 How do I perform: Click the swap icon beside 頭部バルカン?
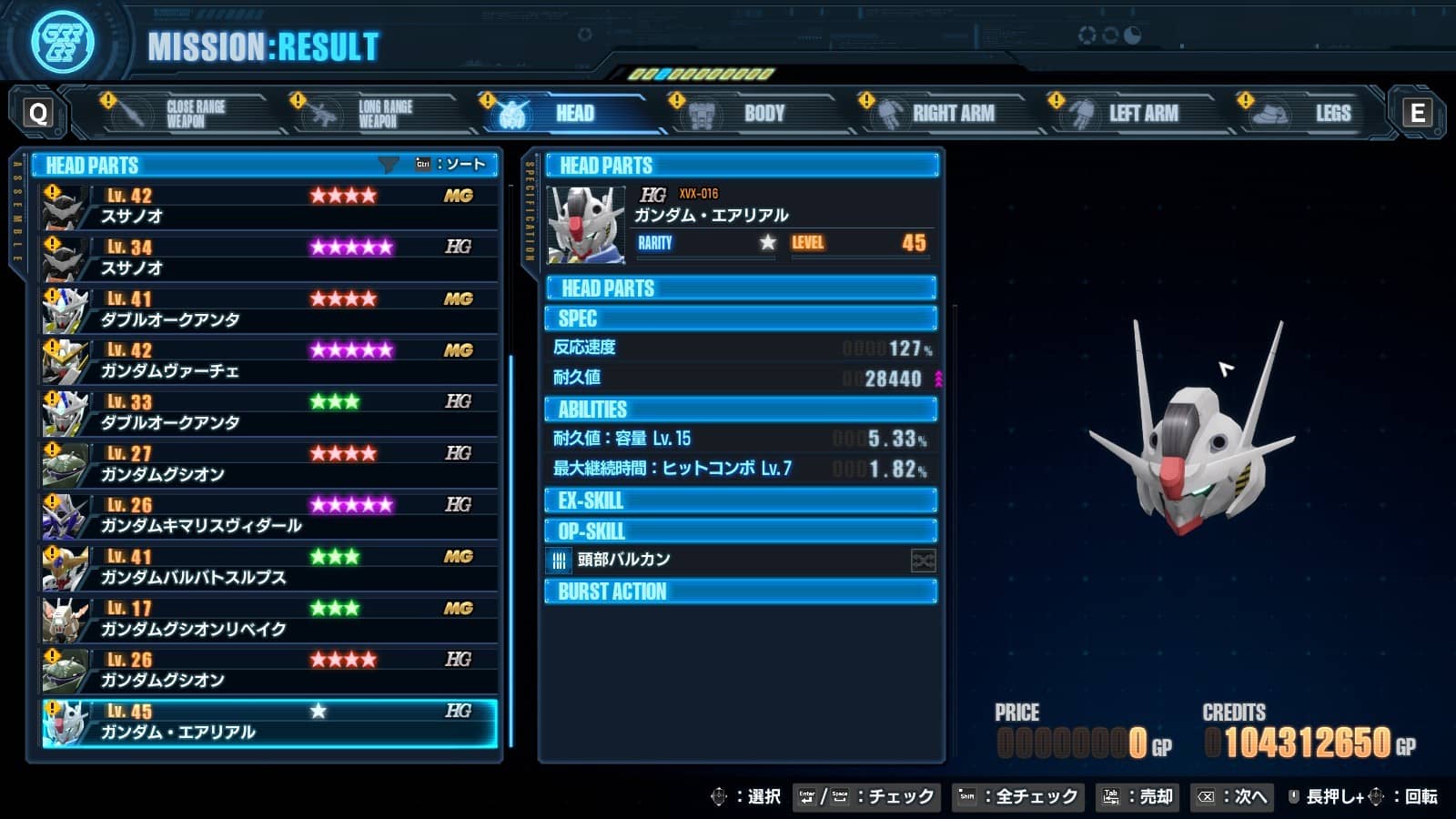click(925, 561)
